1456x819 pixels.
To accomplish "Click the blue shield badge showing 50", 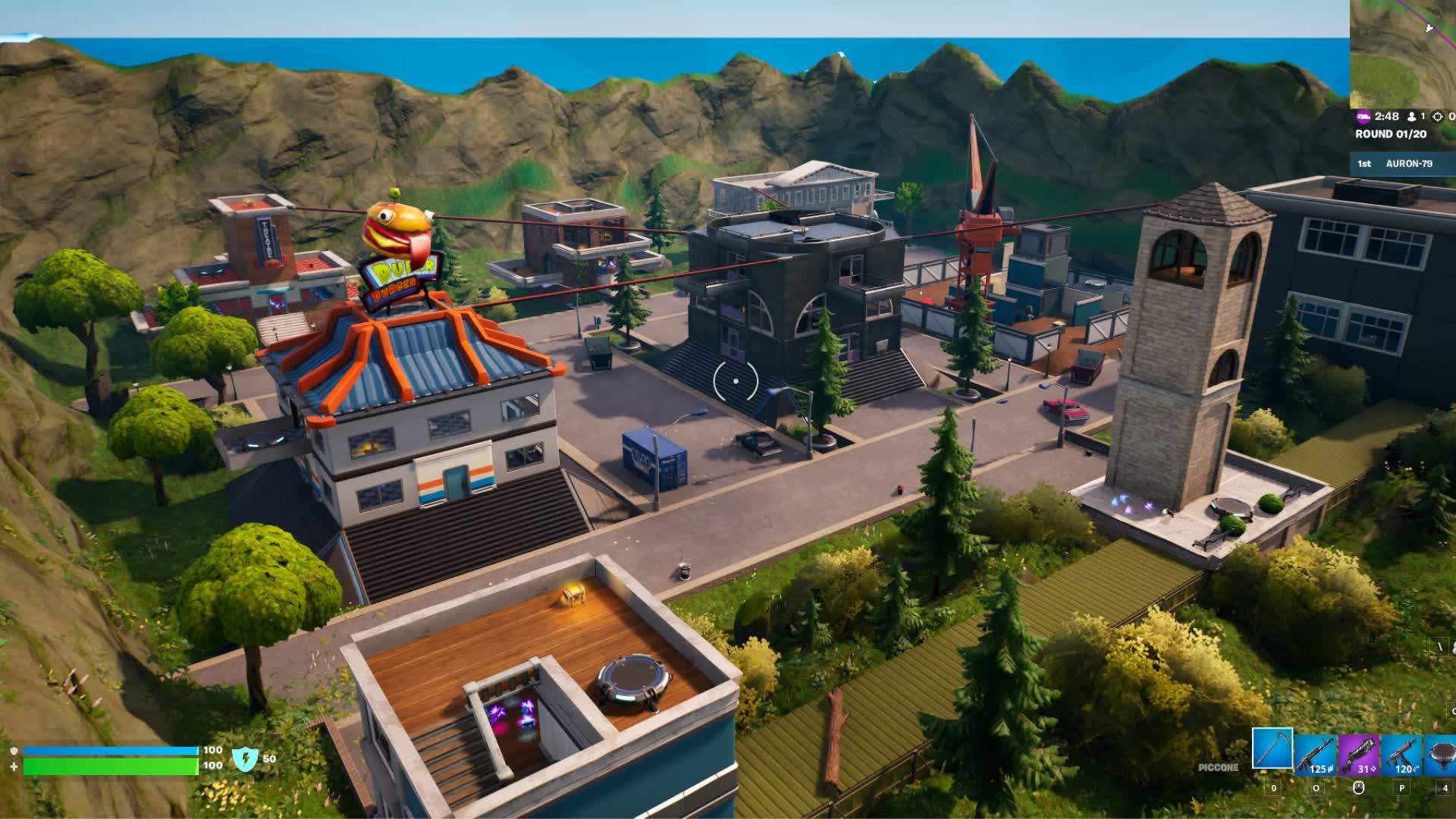I will coord(246,759).
